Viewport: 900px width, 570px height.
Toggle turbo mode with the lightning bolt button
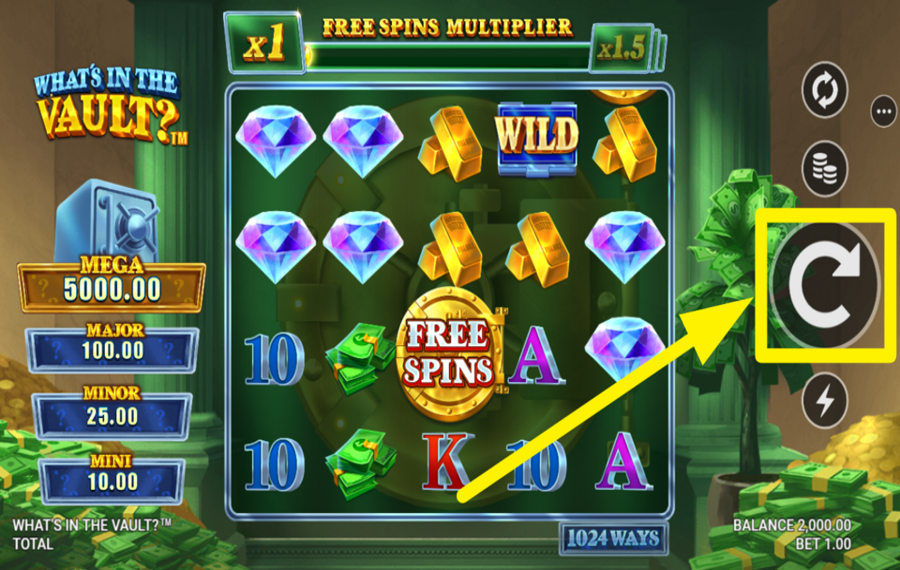[x=825, y=400]
